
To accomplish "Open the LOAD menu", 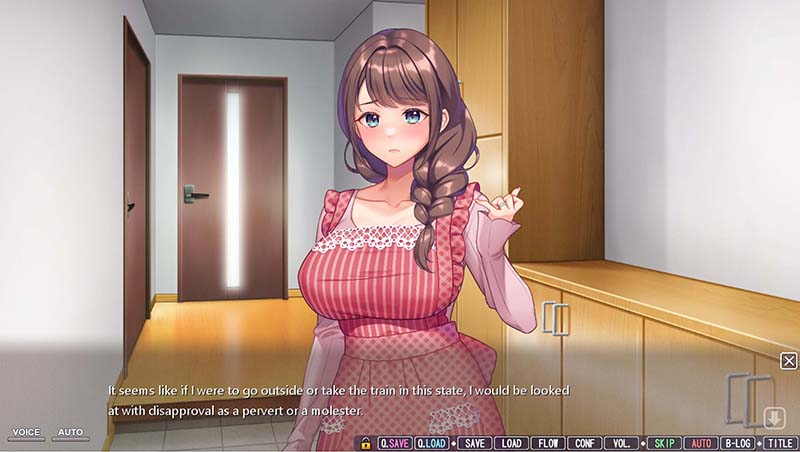I will point(511,443).
